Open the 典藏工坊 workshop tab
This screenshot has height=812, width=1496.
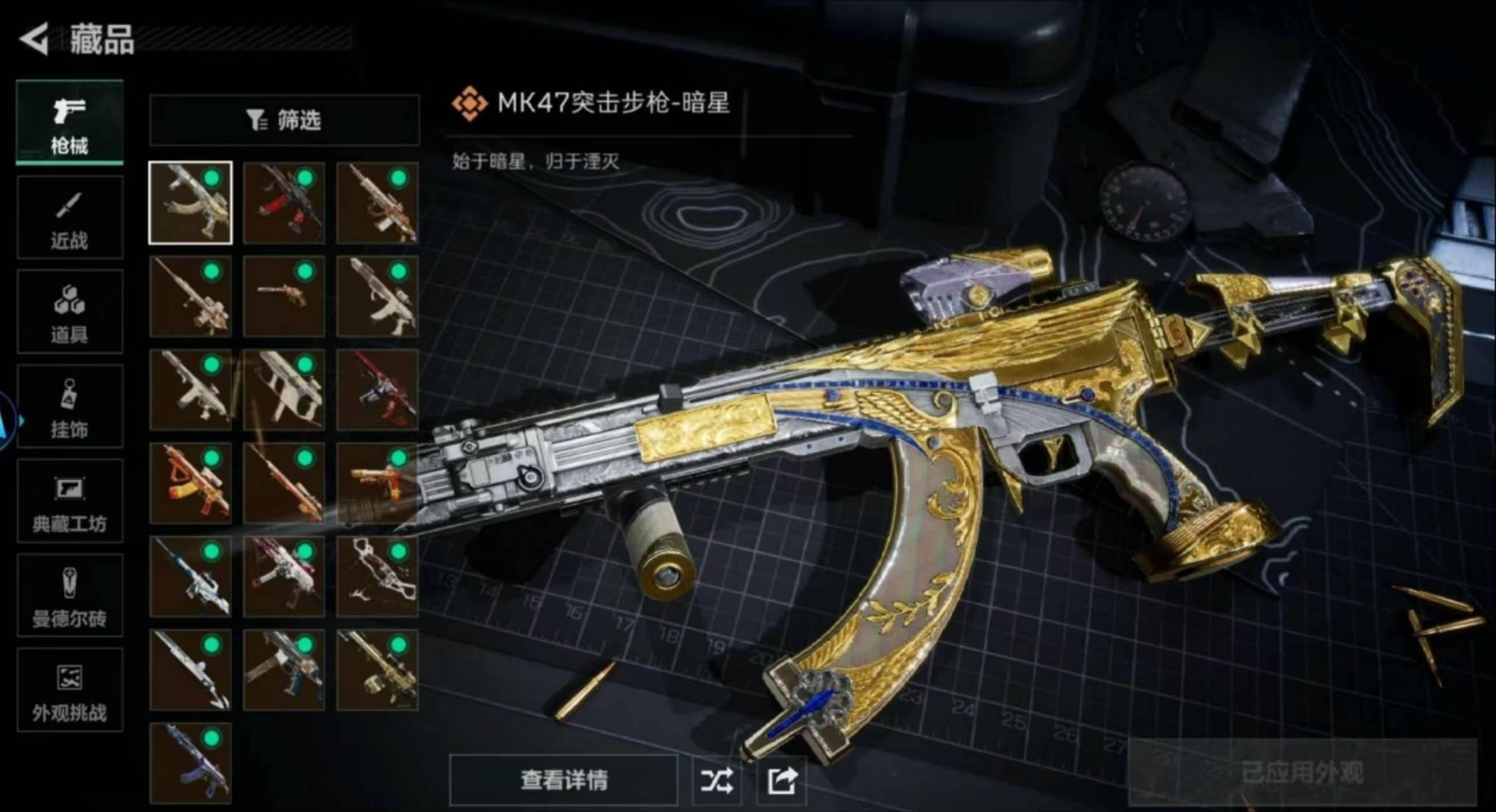tap(69, 501)
